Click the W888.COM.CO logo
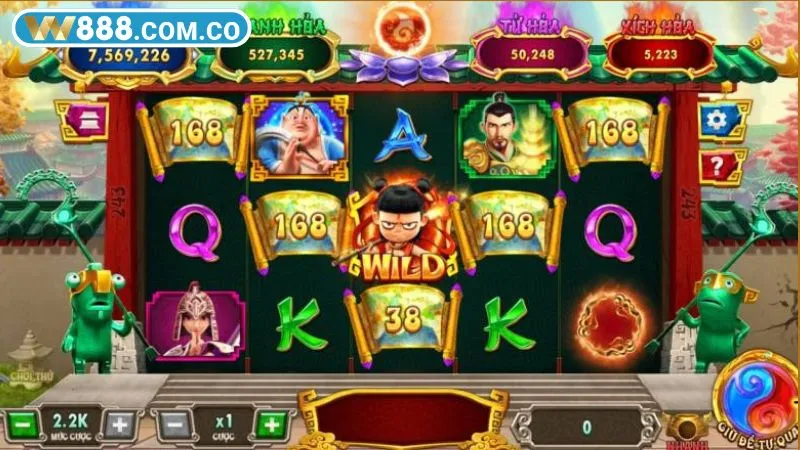800x450 pixels. 131,27
